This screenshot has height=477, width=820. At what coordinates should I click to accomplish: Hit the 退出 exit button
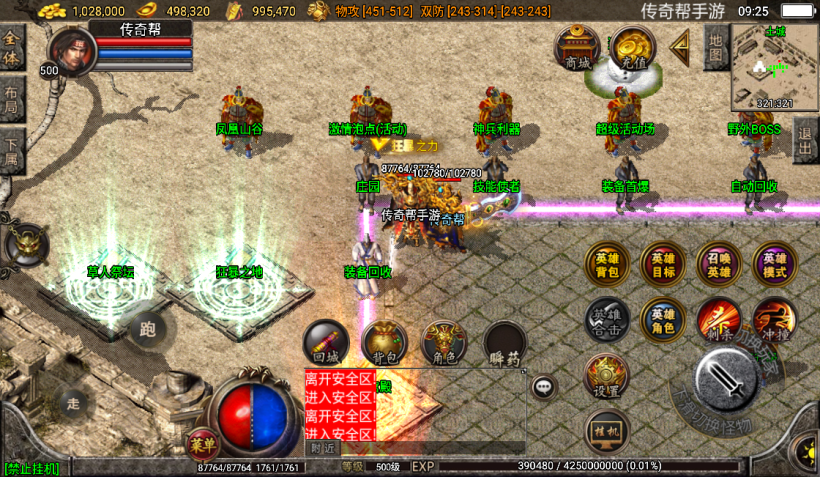[806, 139]
